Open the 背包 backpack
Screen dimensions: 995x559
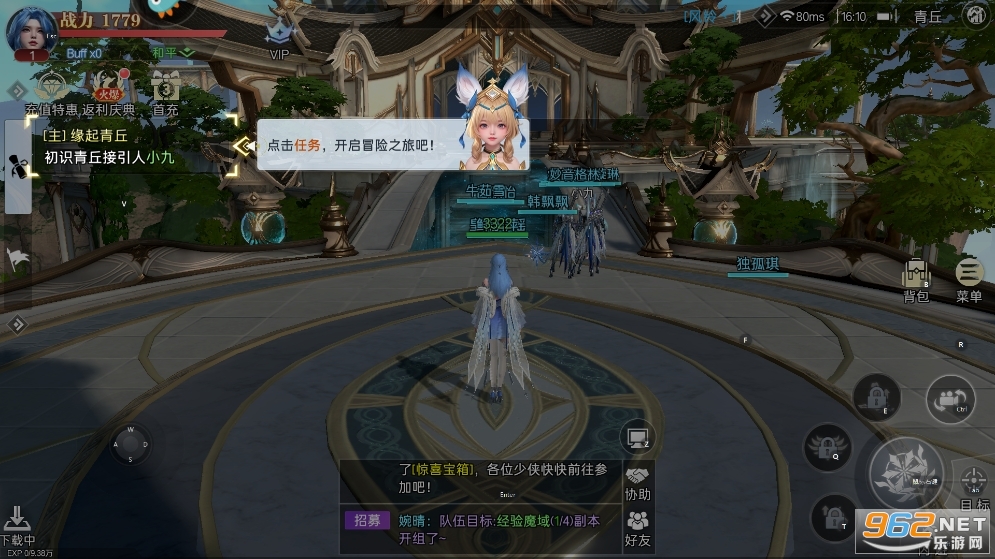pos(916,278)
